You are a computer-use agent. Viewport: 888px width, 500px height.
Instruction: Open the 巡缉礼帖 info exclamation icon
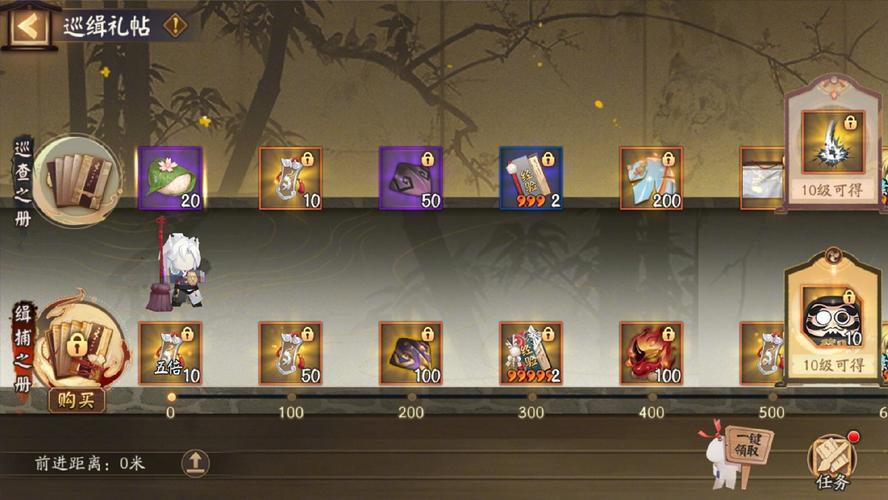(x=175, y=26)
